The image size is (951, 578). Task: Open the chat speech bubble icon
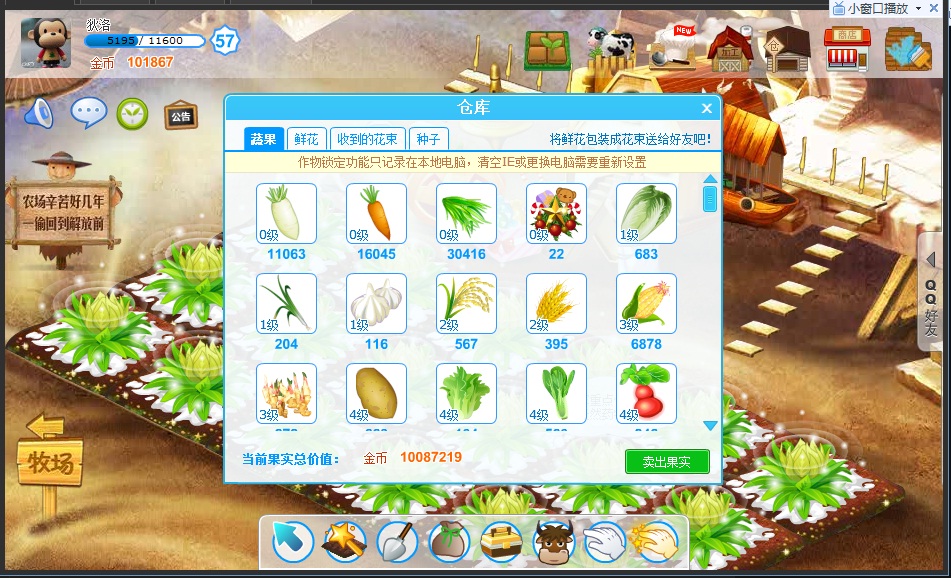pos(88,113)
